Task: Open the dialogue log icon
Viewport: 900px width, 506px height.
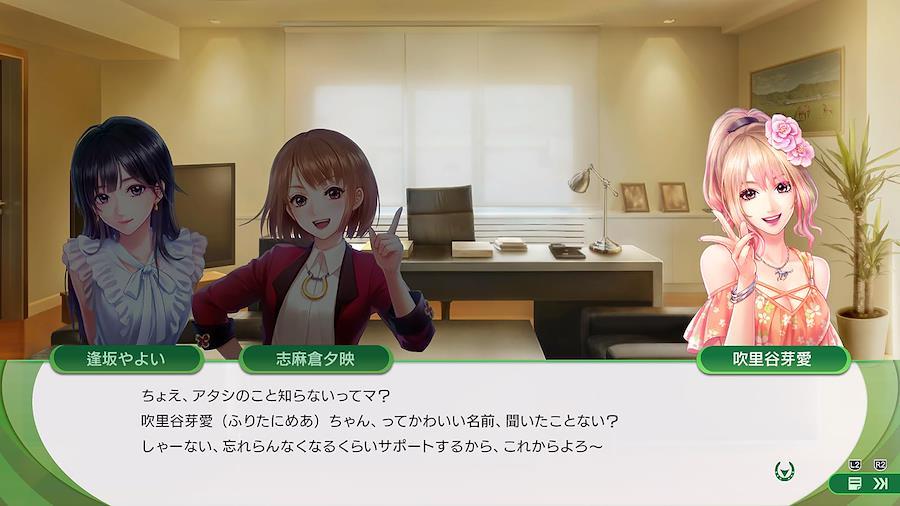Action: [x=855, y=483]
